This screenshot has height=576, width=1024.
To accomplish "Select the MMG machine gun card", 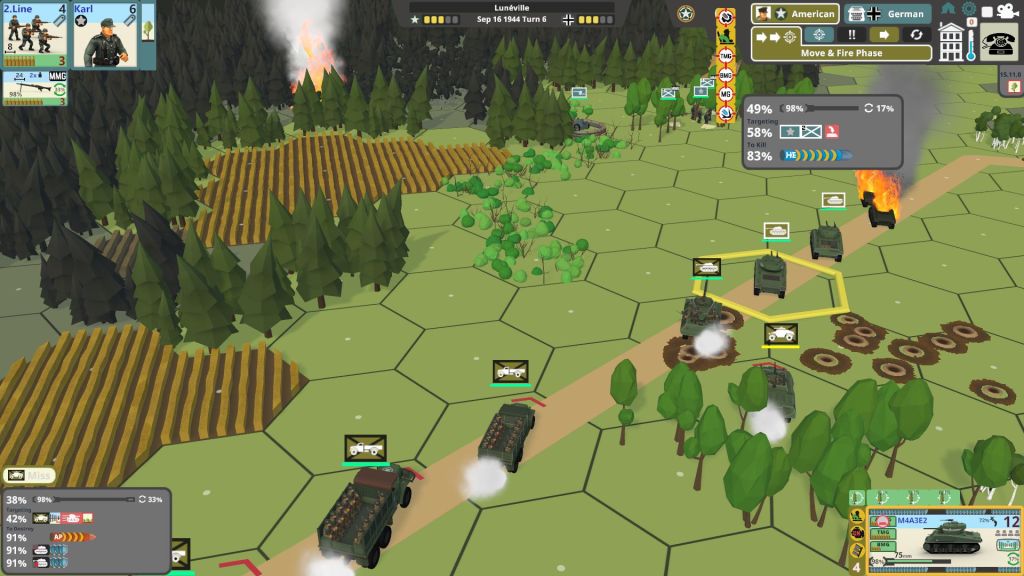I will click(33, 88).
